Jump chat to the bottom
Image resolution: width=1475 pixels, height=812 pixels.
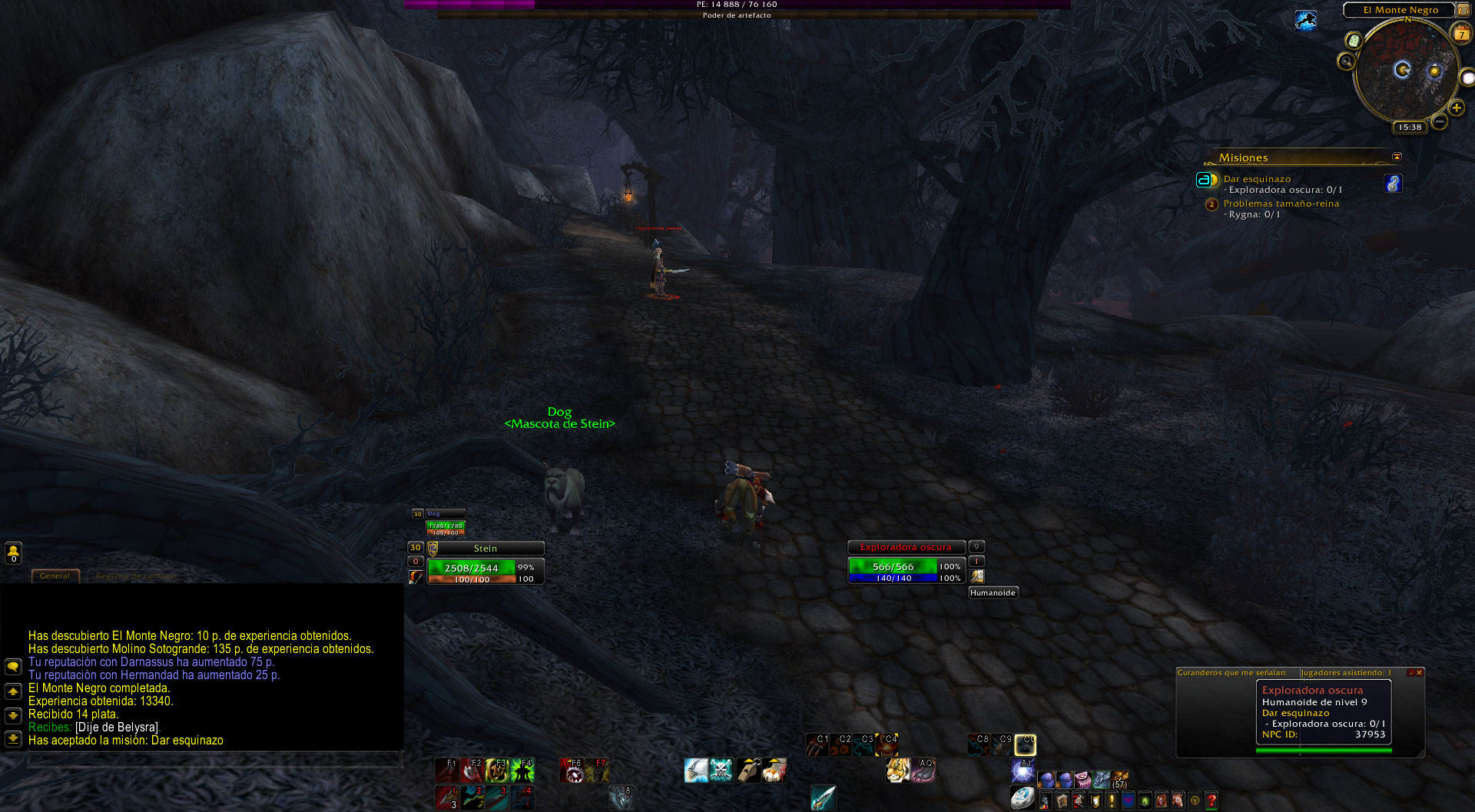(x=13, y=738)
